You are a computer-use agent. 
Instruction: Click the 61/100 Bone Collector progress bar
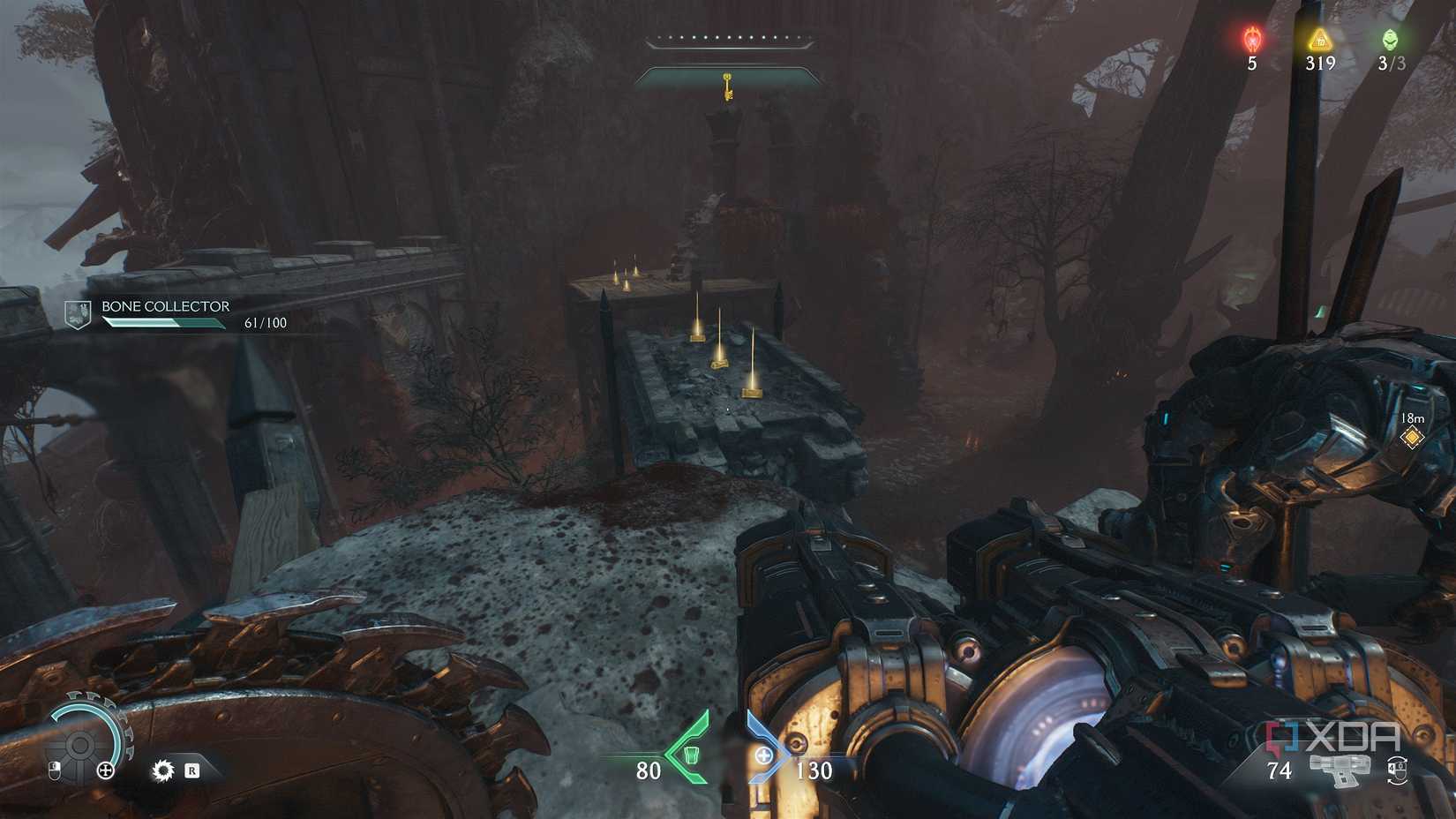coord(163,323)
